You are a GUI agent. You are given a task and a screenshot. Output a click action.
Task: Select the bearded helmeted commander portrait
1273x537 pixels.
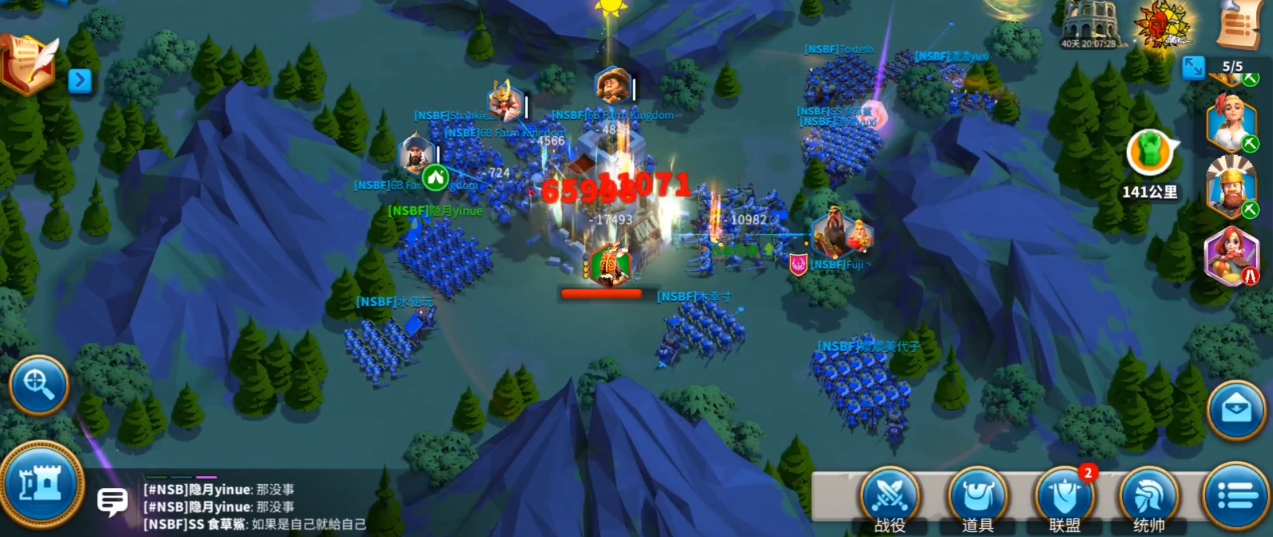1231,187
